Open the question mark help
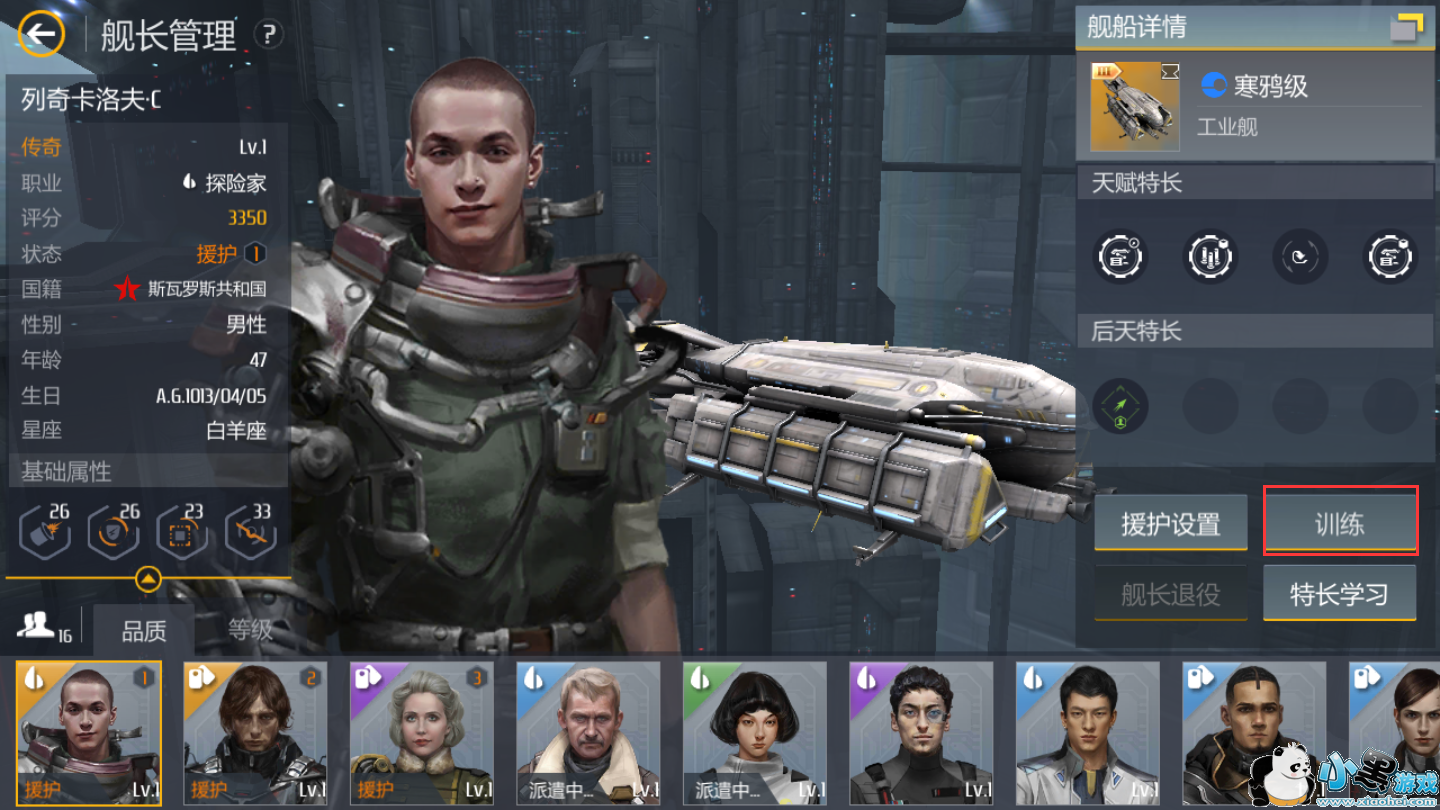The image size is (1440, 810). 268,35
